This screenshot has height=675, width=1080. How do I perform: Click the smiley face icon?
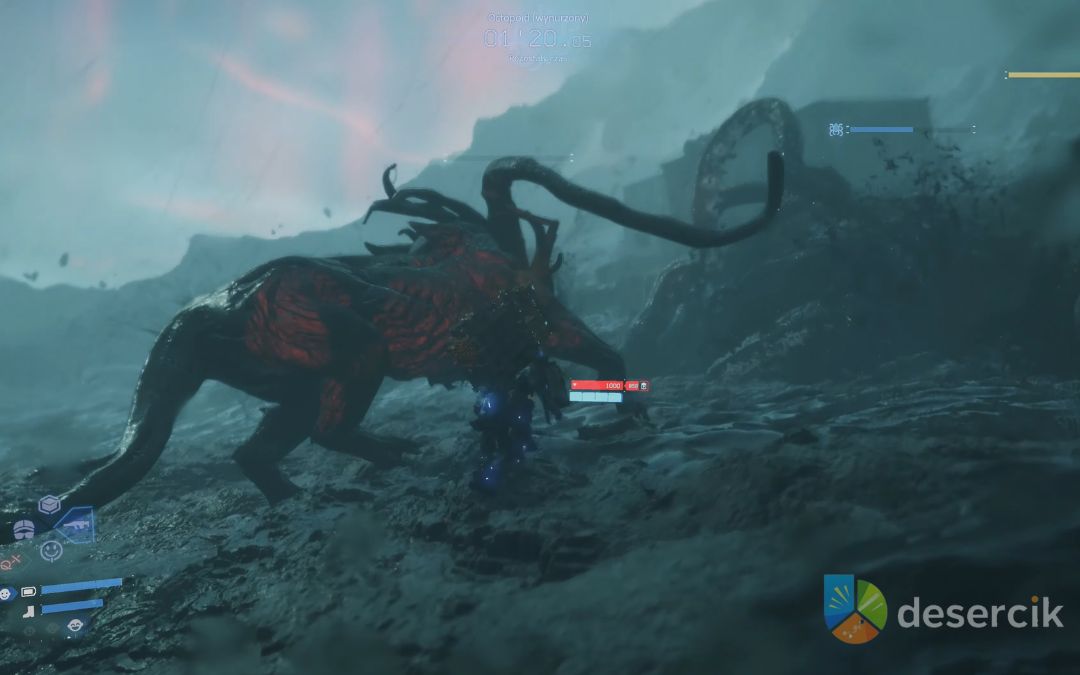point(51,551)
